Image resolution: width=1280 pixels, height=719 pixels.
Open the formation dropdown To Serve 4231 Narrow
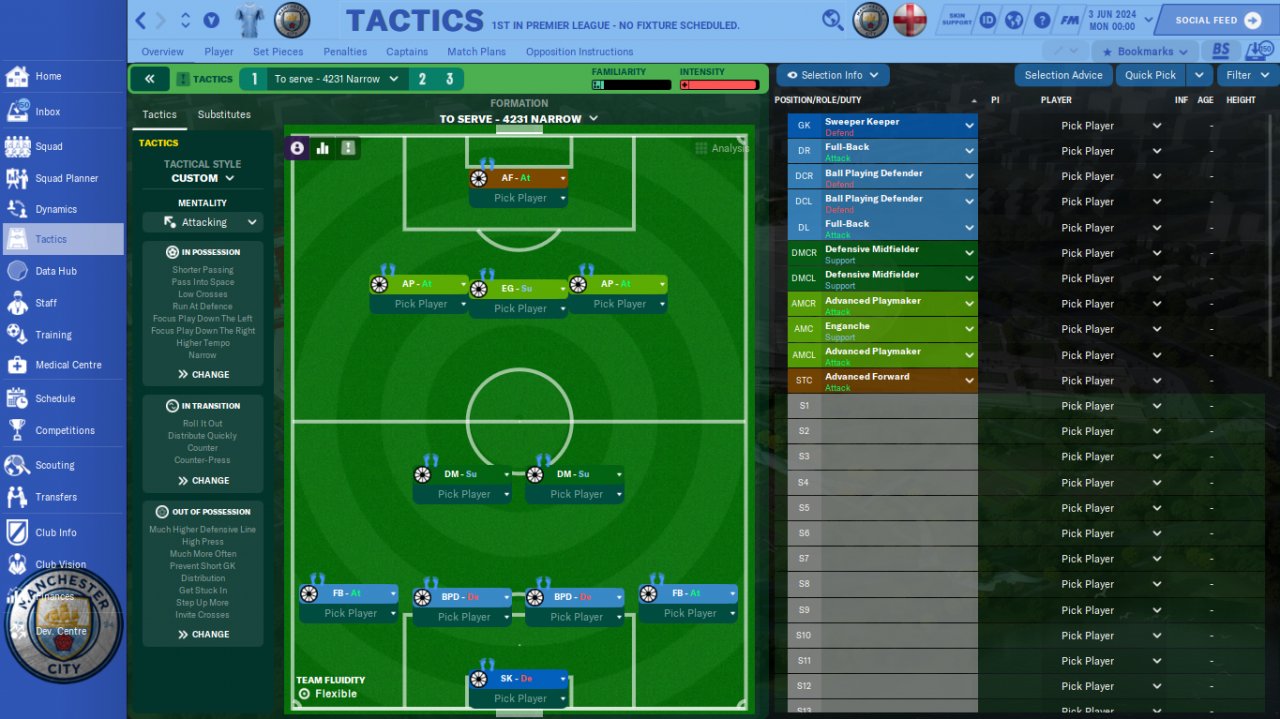pyautogui.click(x=519, y=119)
